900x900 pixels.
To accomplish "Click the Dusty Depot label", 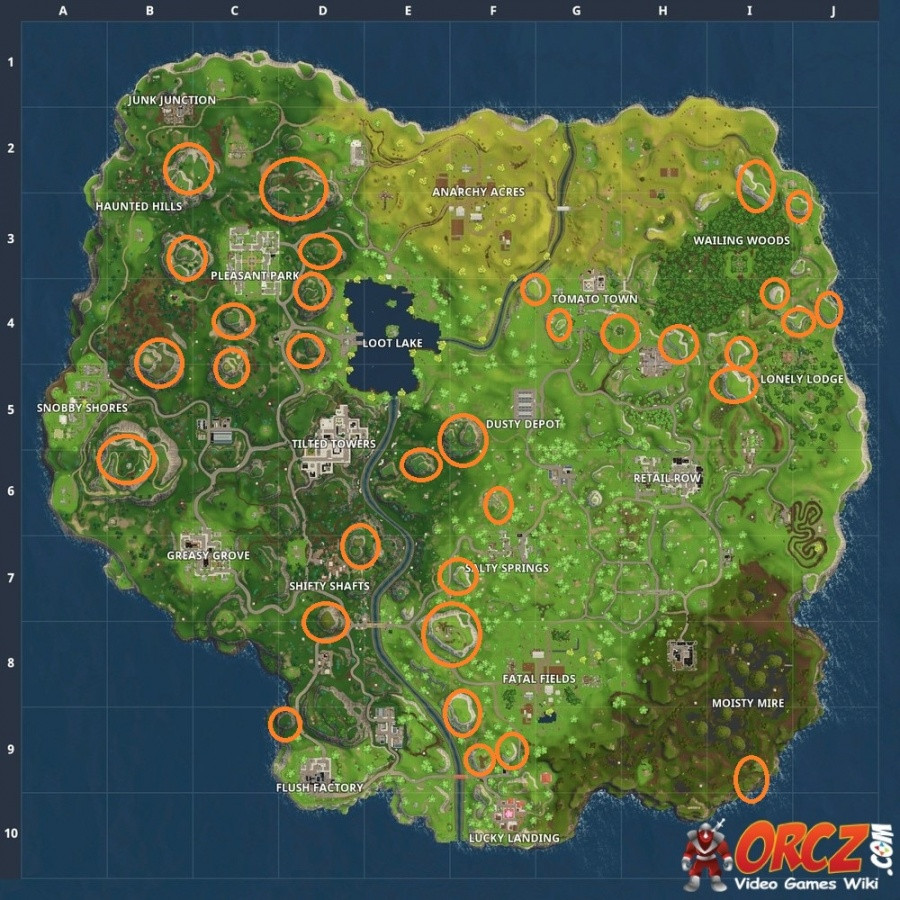I will point(523,424).
